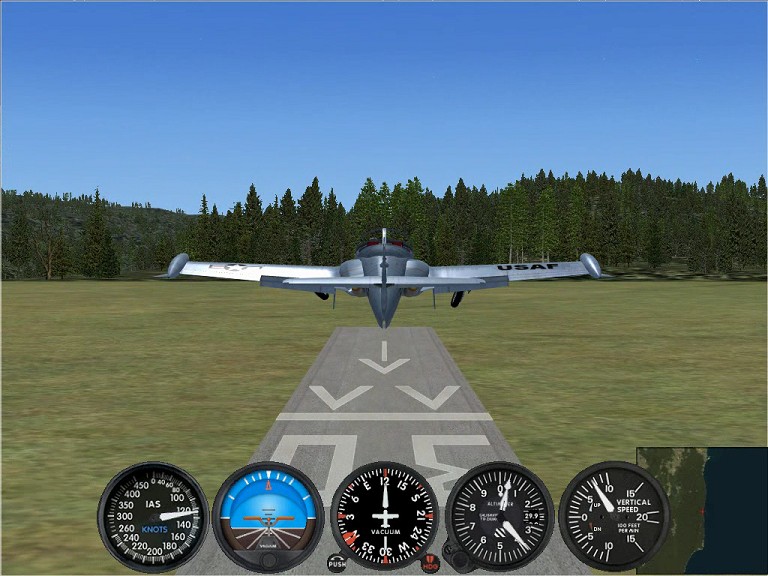Turn the PUSH knob on the heading gauge
768x576 pixels.
coord(337,564)
